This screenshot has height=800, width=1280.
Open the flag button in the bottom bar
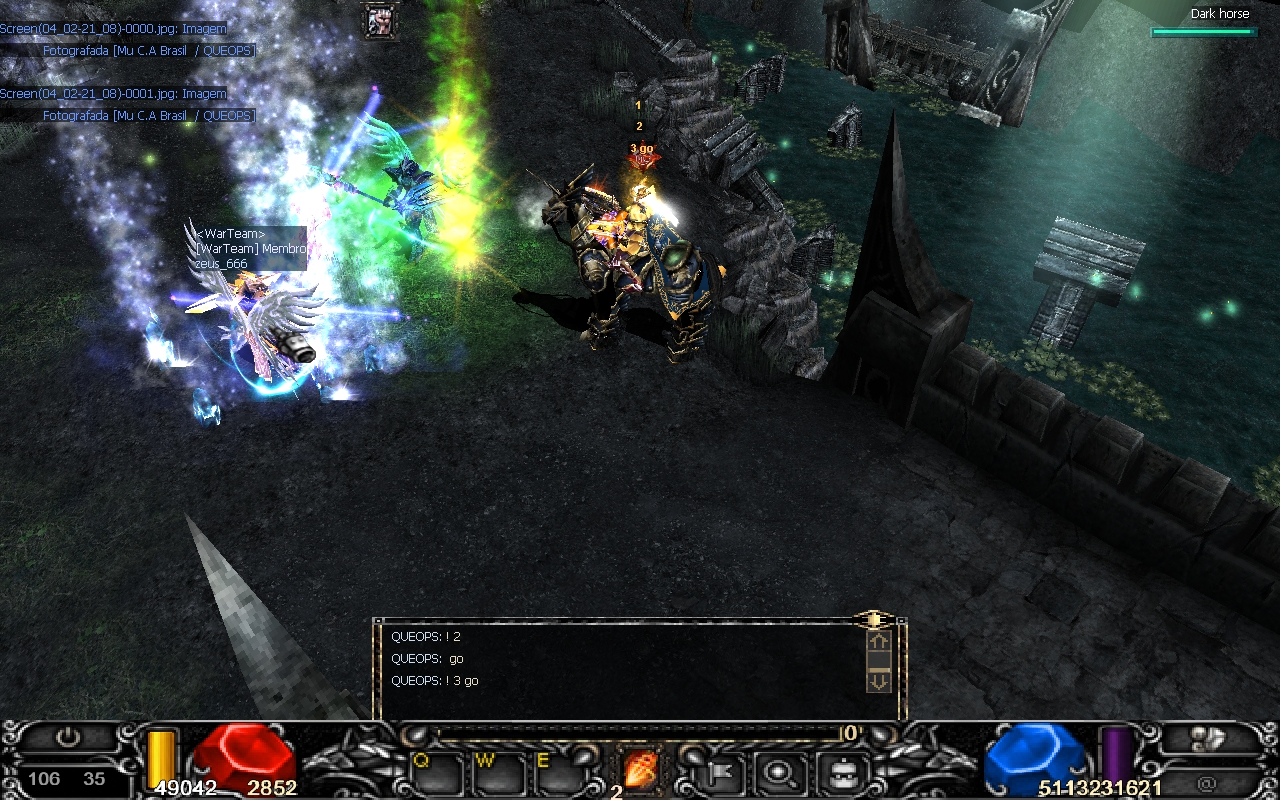[x=720, y=772]
